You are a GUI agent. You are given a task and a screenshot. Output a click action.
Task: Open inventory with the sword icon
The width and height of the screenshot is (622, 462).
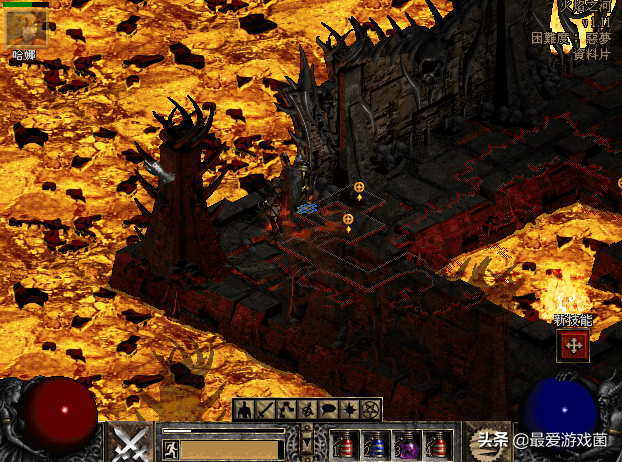265,409
